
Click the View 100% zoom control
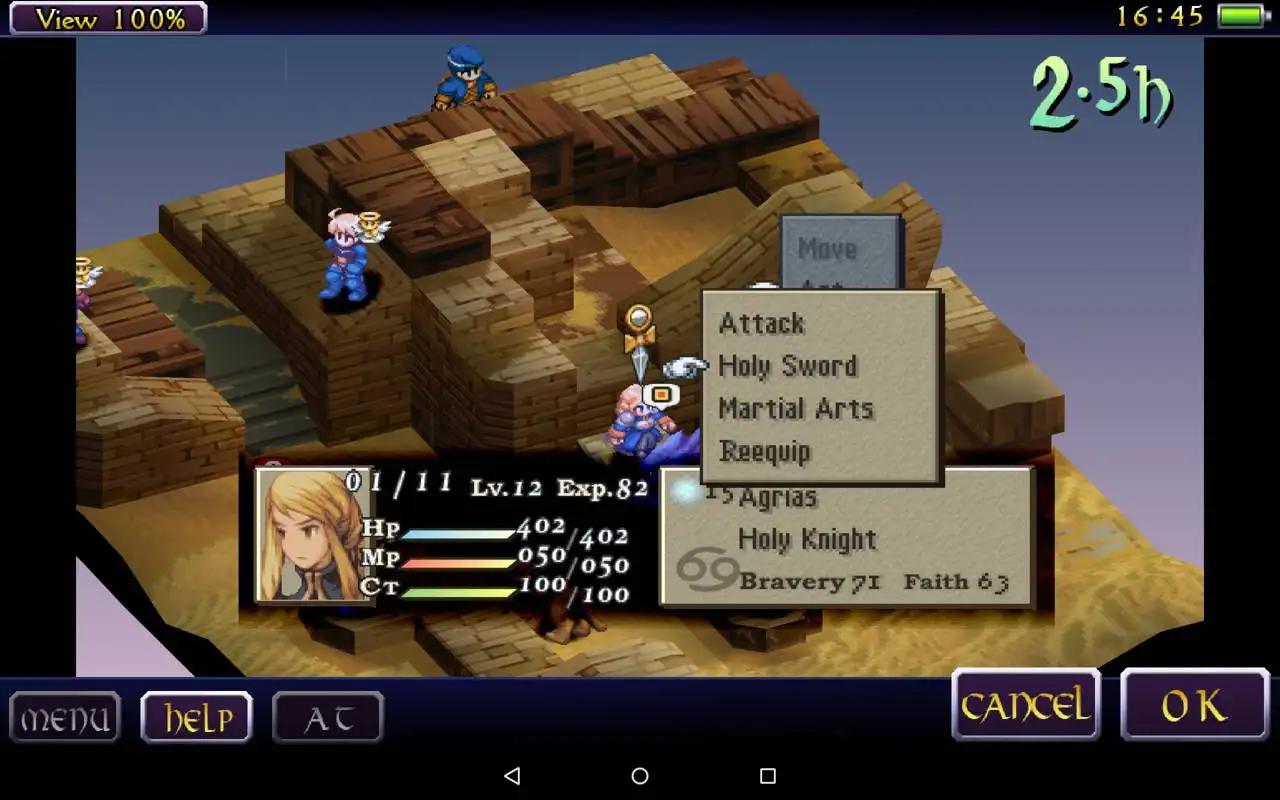(x=105, y=18)
